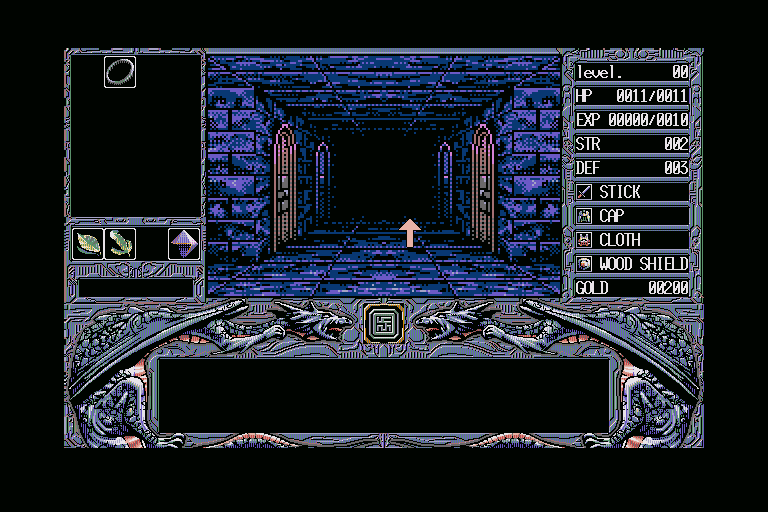Select the broad single leaf item

(88, 243)
